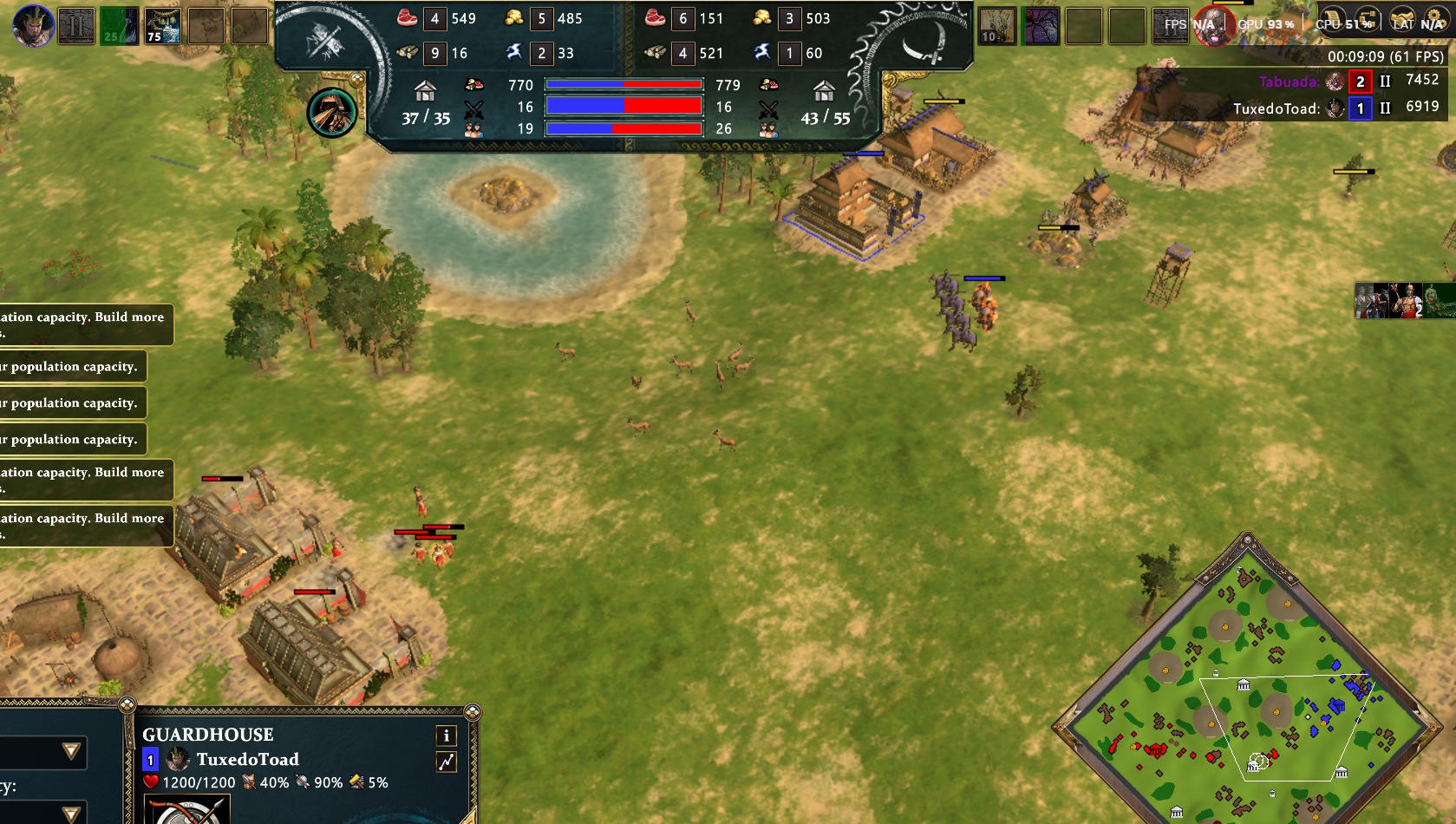The image size is (1456, 824).
Task: Activate the god power costing 75
Action: (x=162, y=26)
